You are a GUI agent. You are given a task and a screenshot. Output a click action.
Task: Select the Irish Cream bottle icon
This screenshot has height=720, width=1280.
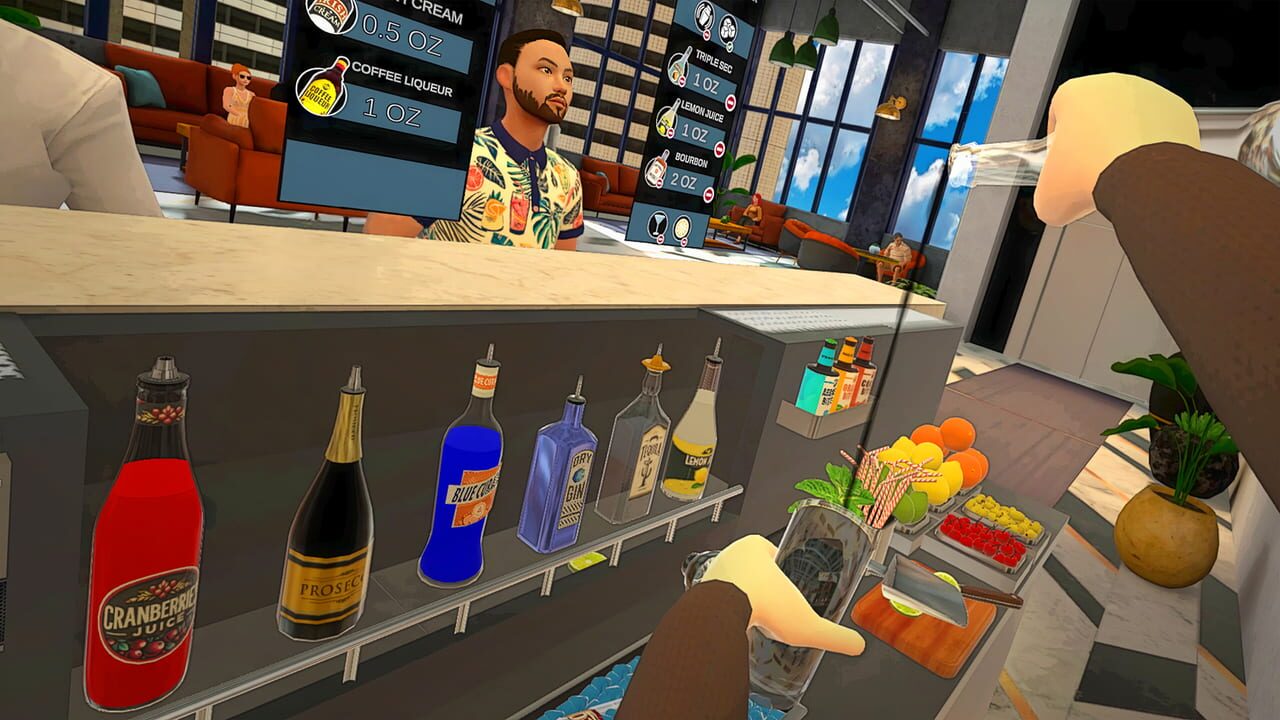click(x=329, y=14)
